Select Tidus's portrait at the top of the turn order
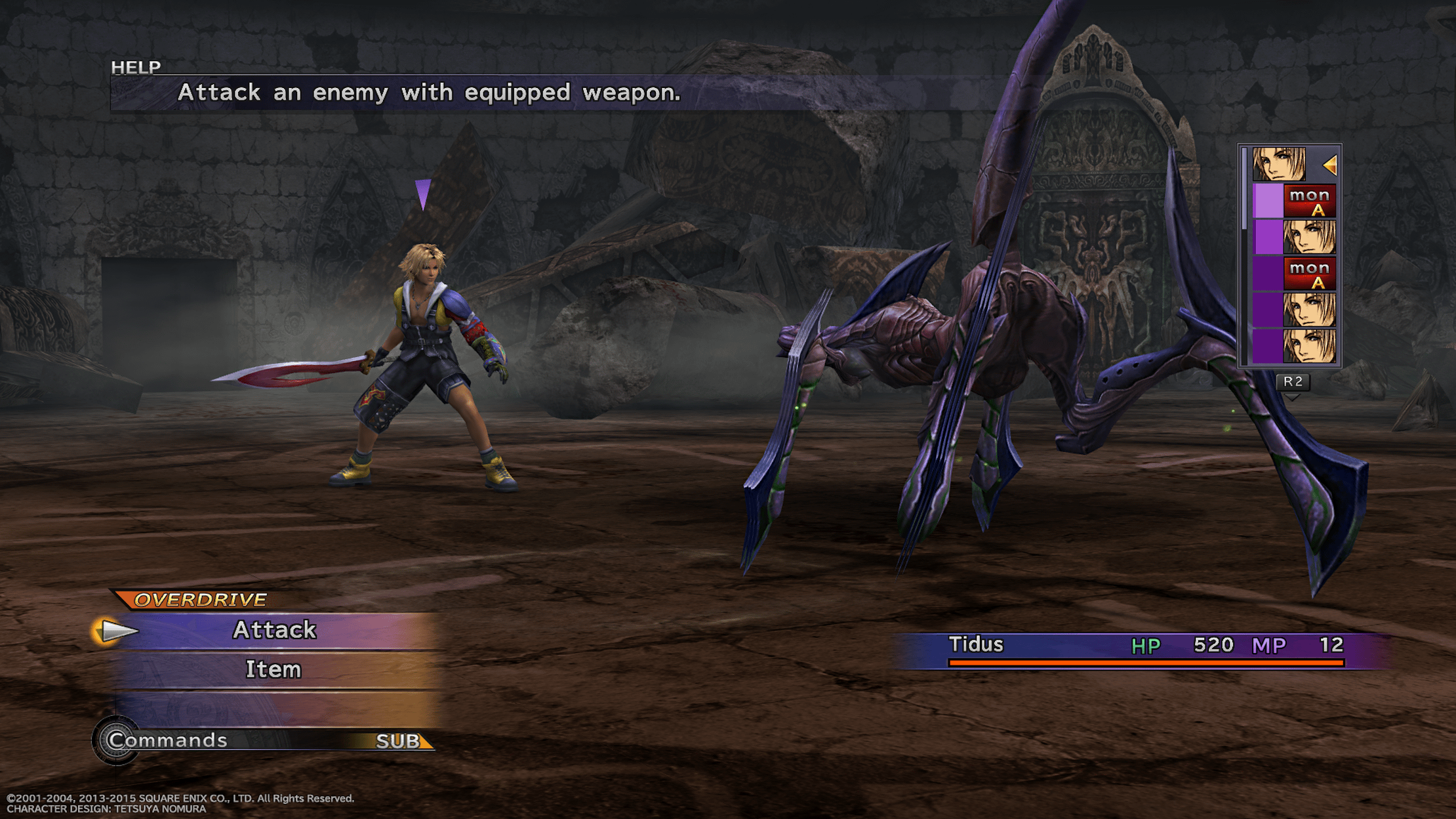 (x=1278, y=164)
